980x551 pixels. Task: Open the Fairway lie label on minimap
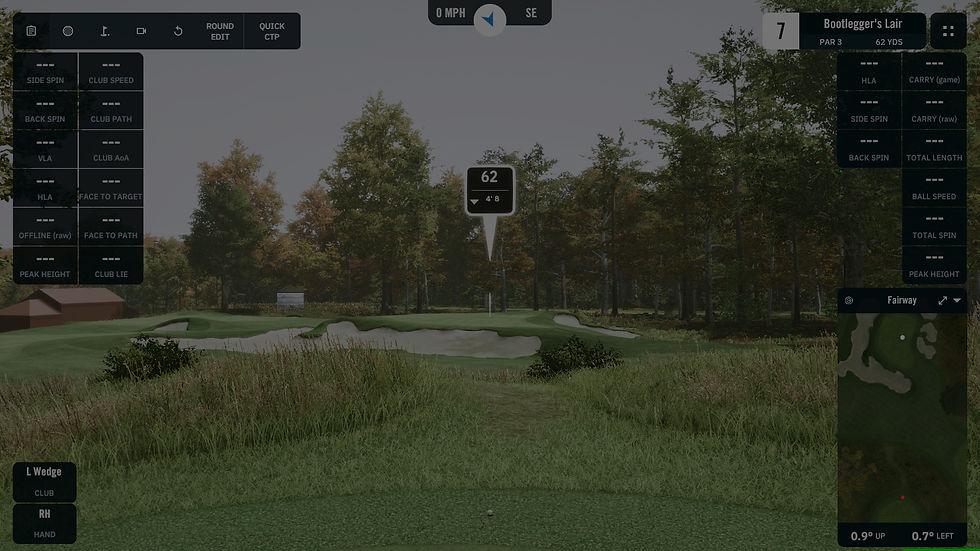click(901, 300)
